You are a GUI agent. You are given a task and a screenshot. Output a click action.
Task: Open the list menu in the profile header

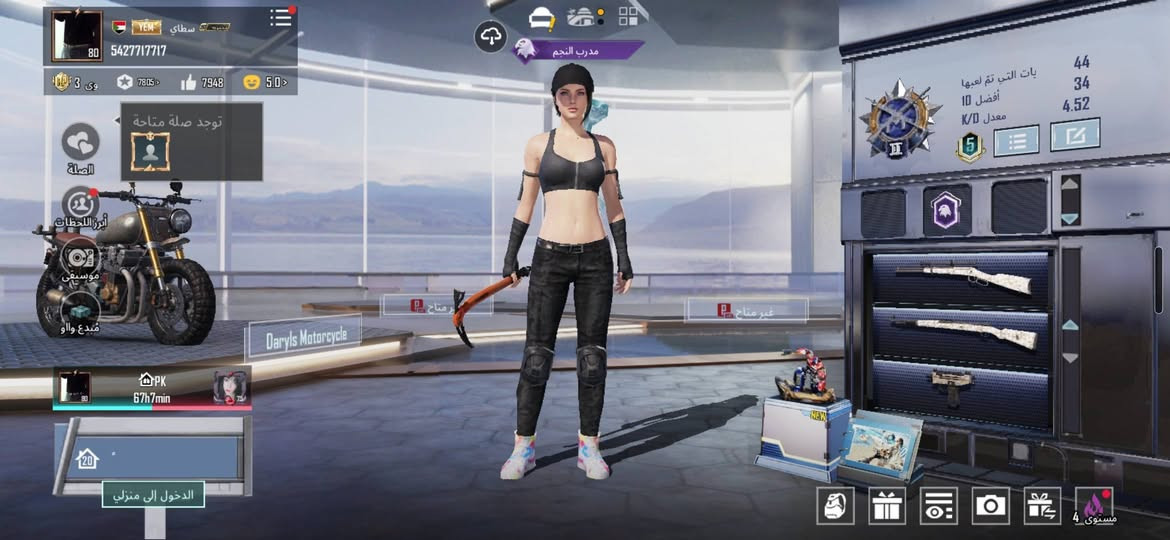(281, 19)
